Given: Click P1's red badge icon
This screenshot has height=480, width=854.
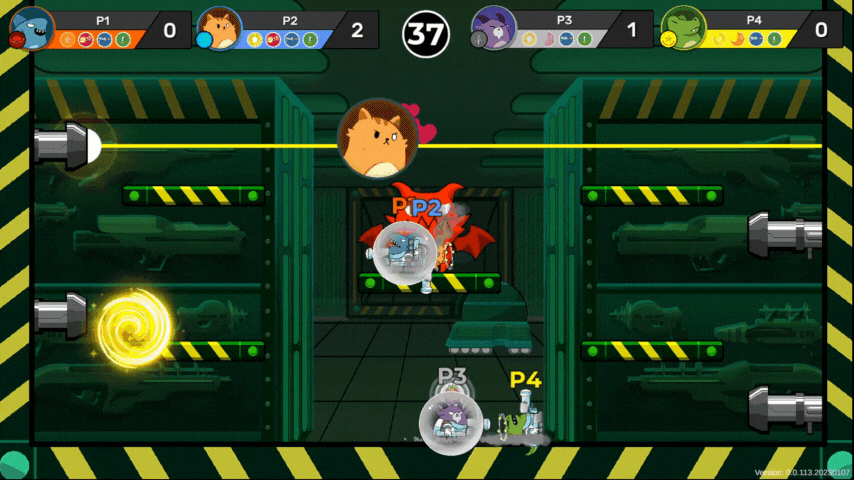Looking at the screenshot, I should click(x=16, y=40).
